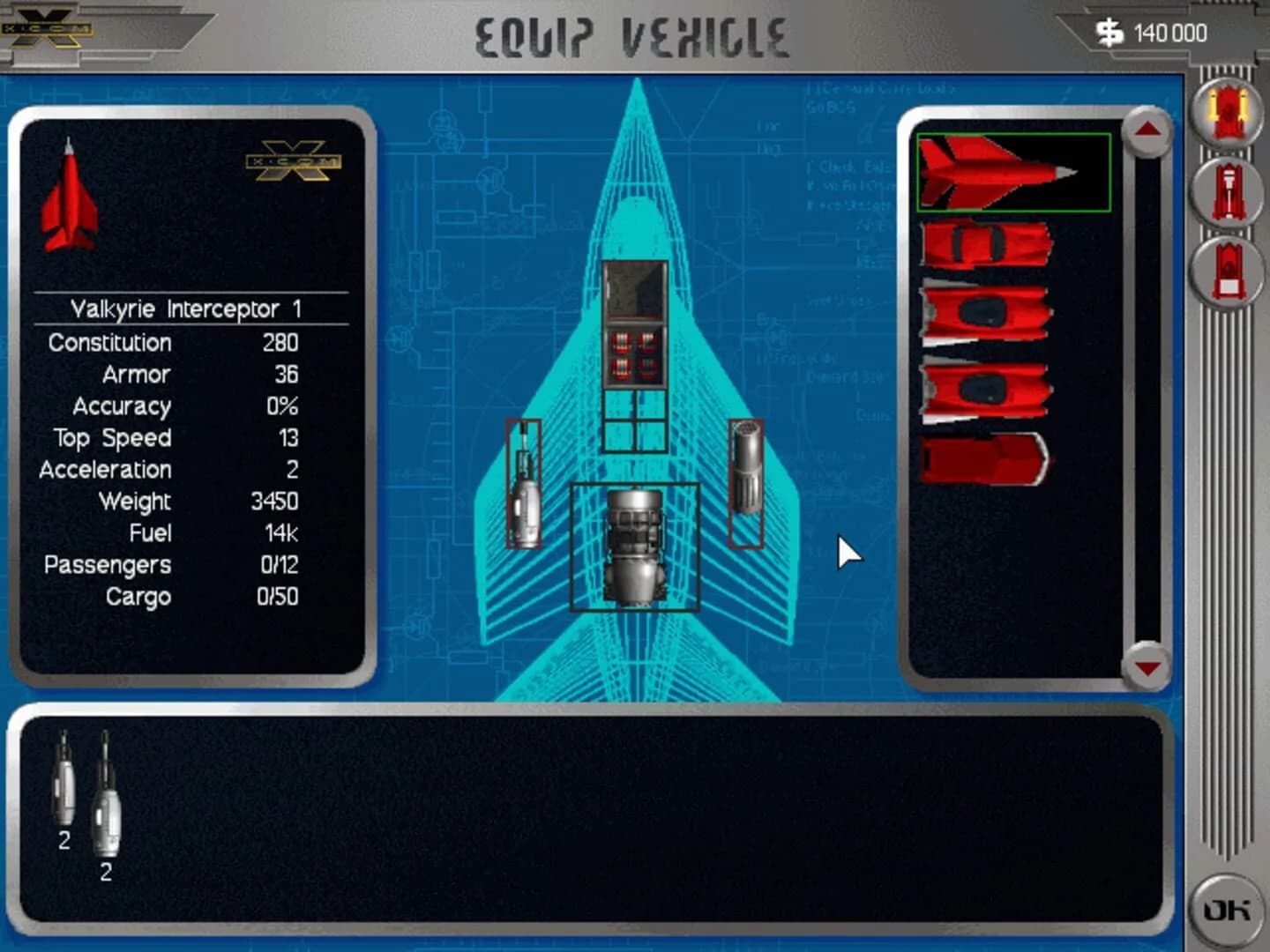Click the Valkyrie Interceptor 1 name label
Screen dimensions: 1270x952
(187, 308)
